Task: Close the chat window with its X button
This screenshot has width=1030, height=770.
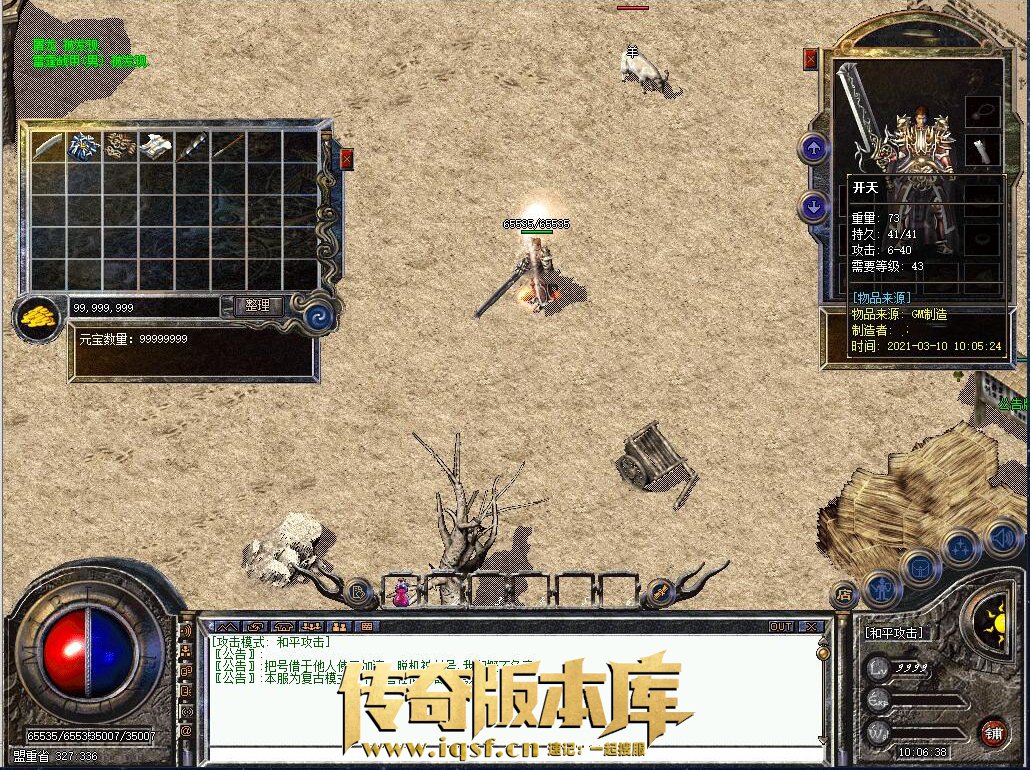Action: point(811,626)
